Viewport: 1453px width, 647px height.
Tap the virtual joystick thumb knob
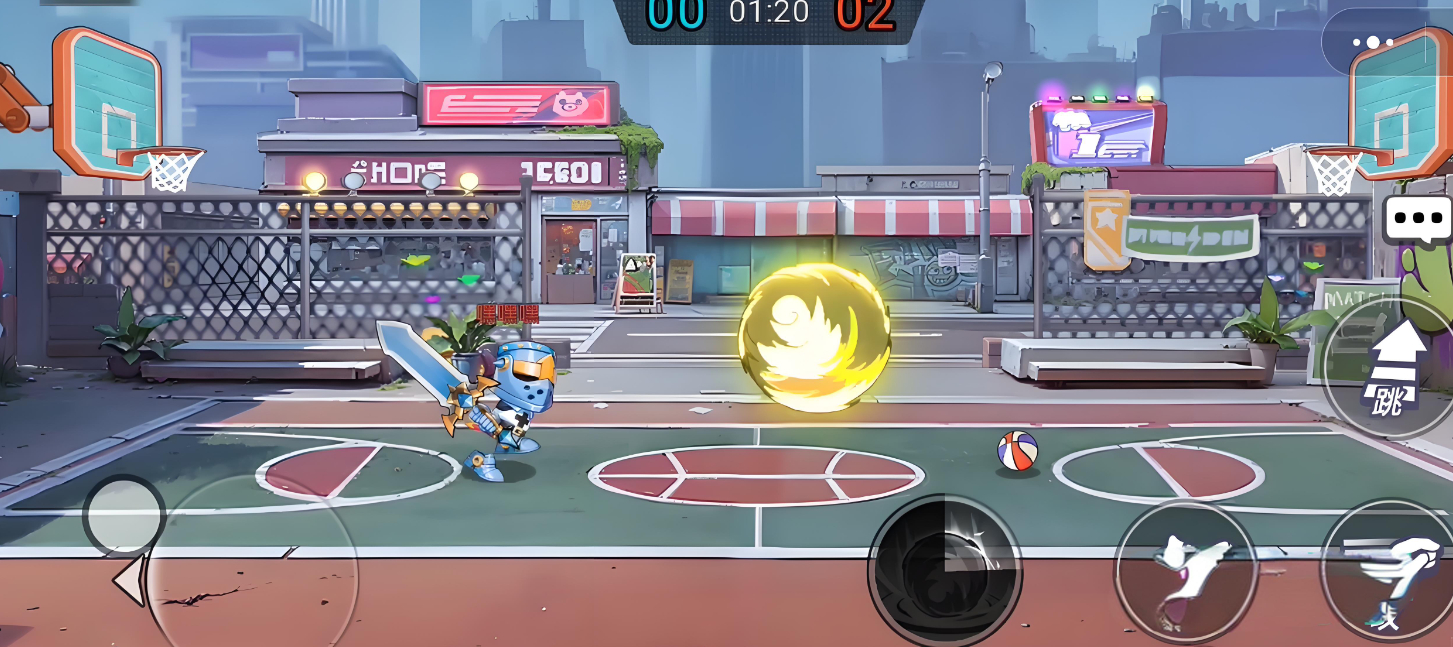[124, 516]
